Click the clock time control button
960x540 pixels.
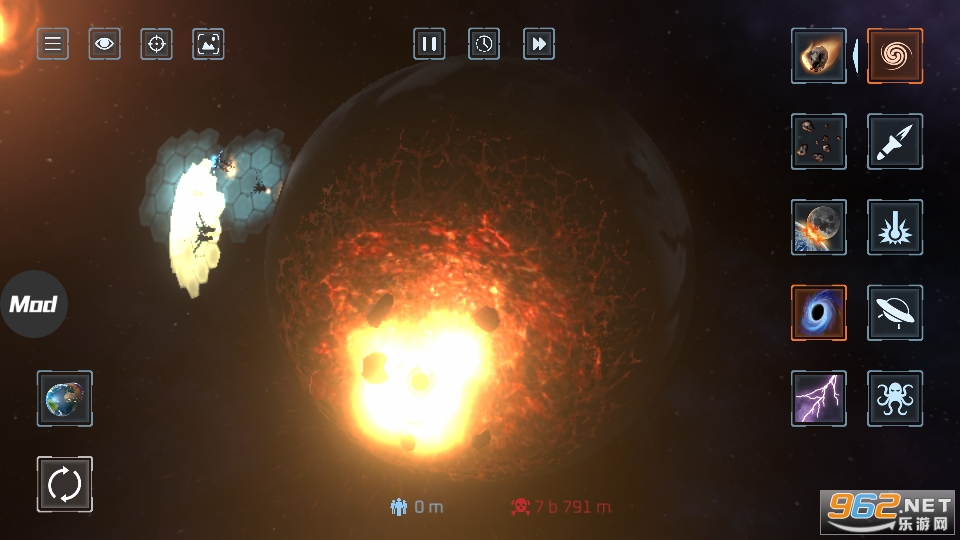[484, 44]
